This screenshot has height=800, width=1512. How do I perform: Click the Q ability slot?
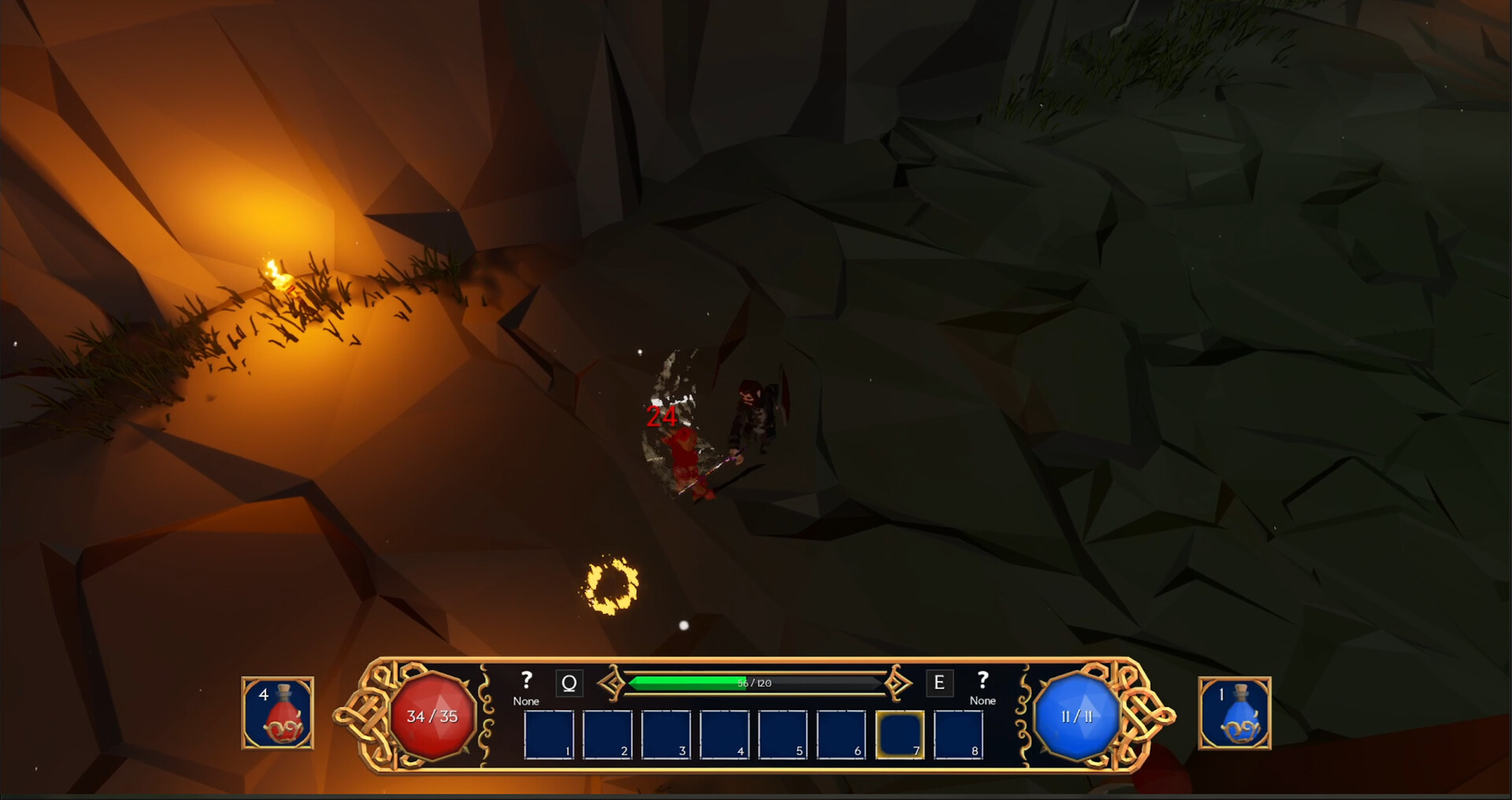[569, 683]
